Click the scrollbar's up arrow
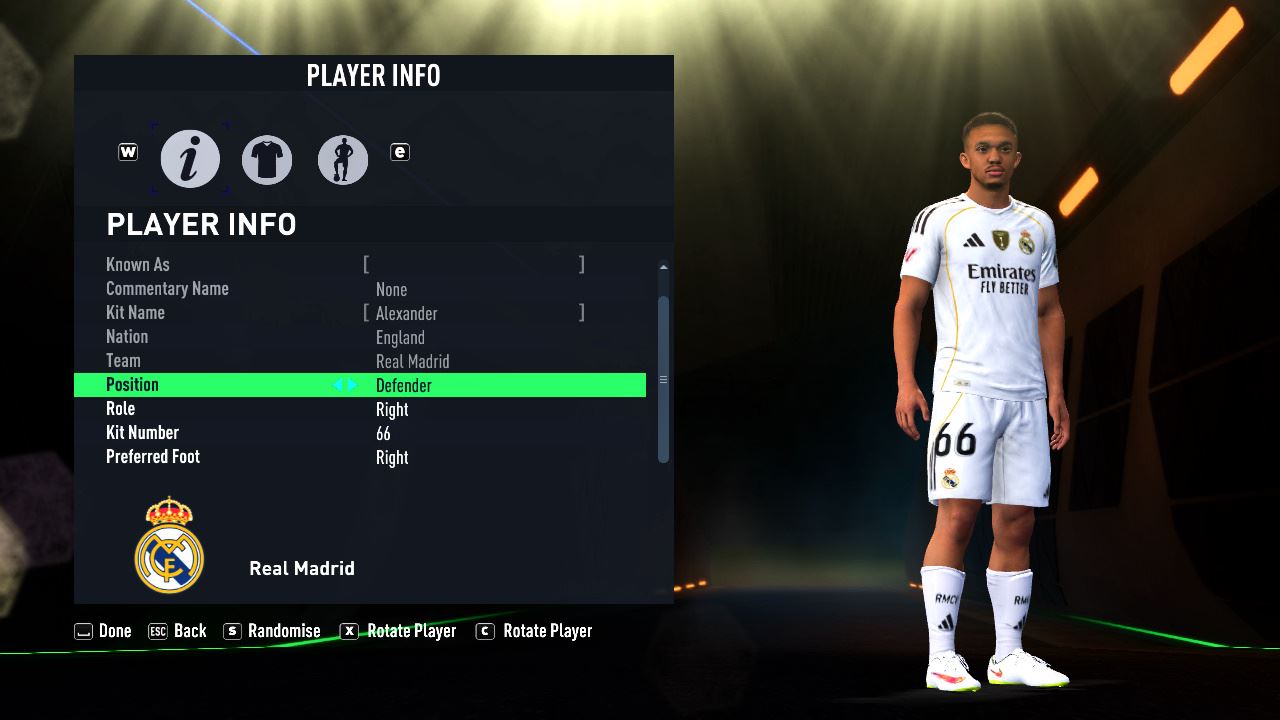This screenshot has width=1280, height=720. [663, 267]
